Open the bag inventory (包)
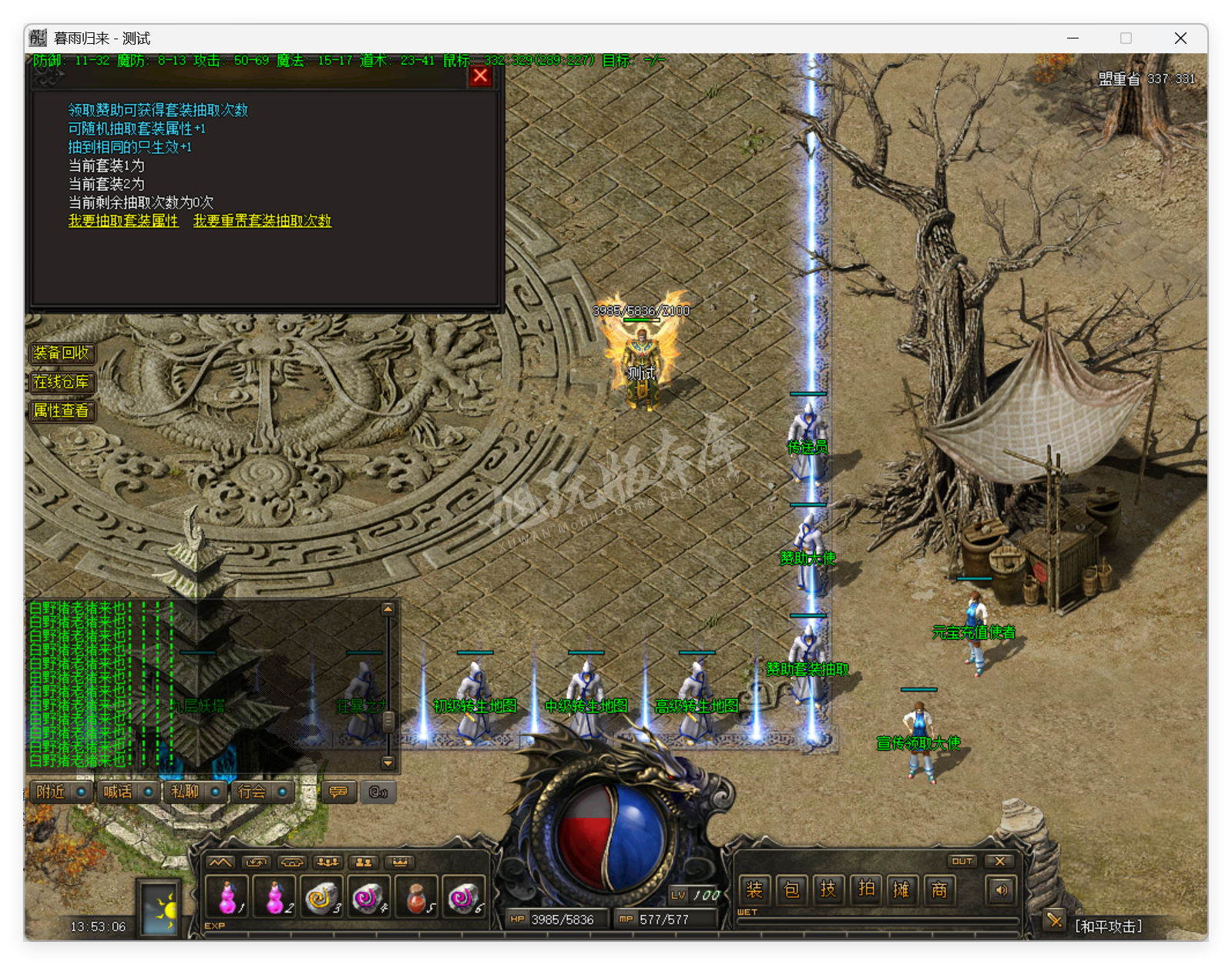 (791, 890)
